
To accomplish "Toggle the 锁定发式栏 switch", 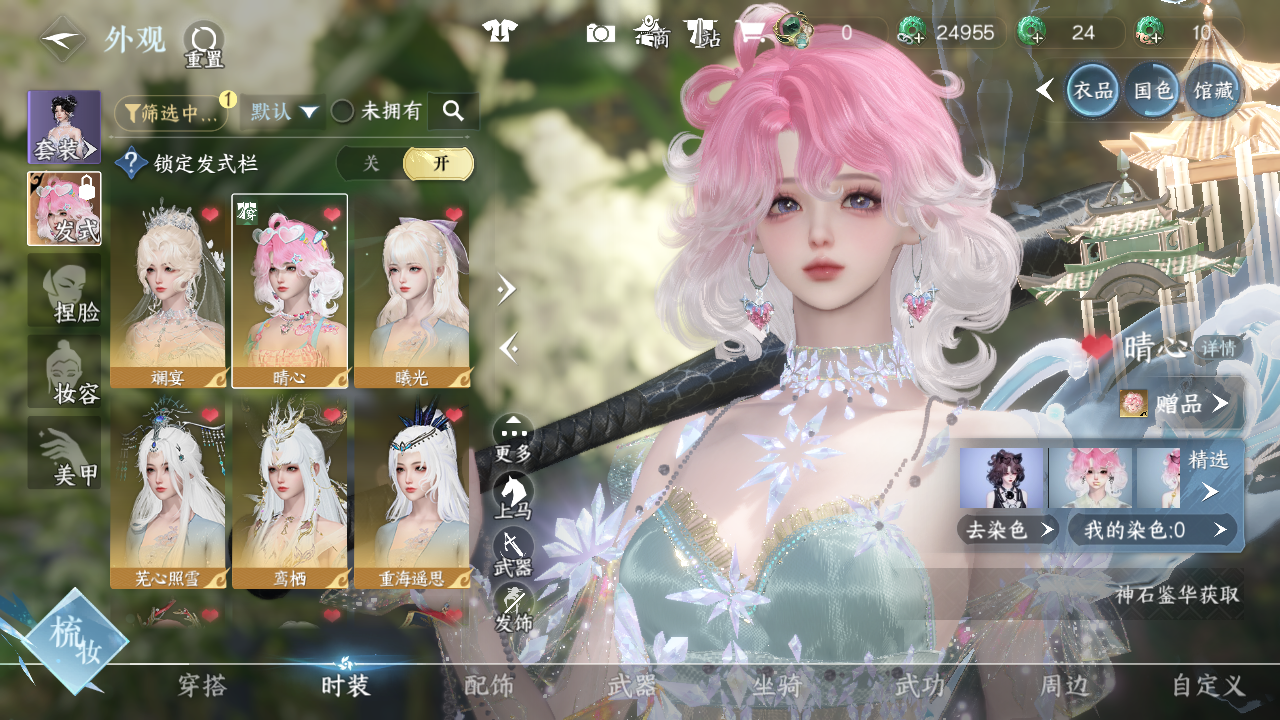I will point(405,164).
